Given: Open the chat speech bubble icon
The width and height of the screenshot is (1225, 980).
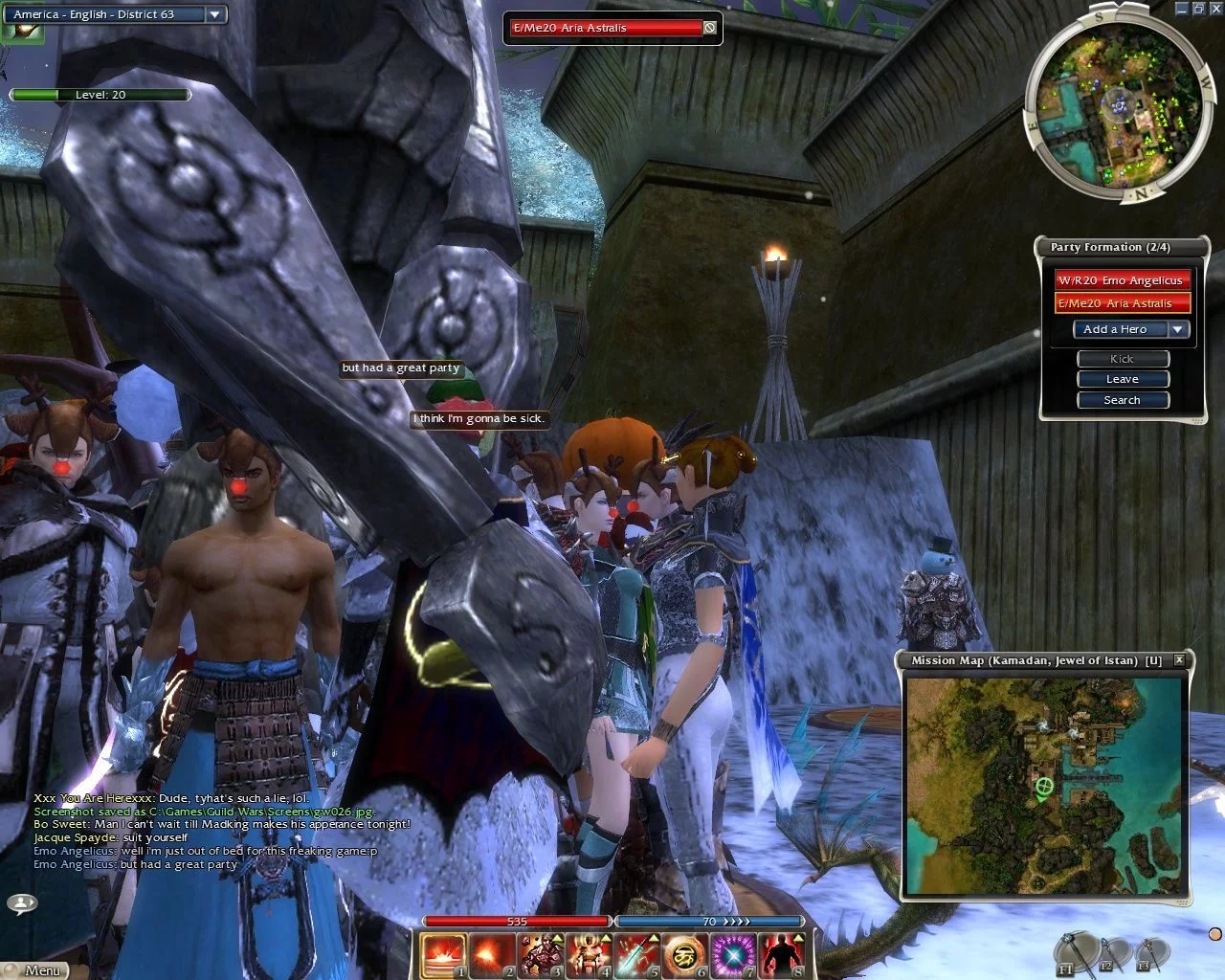Looking at the screenshot, I should point(21,902).
